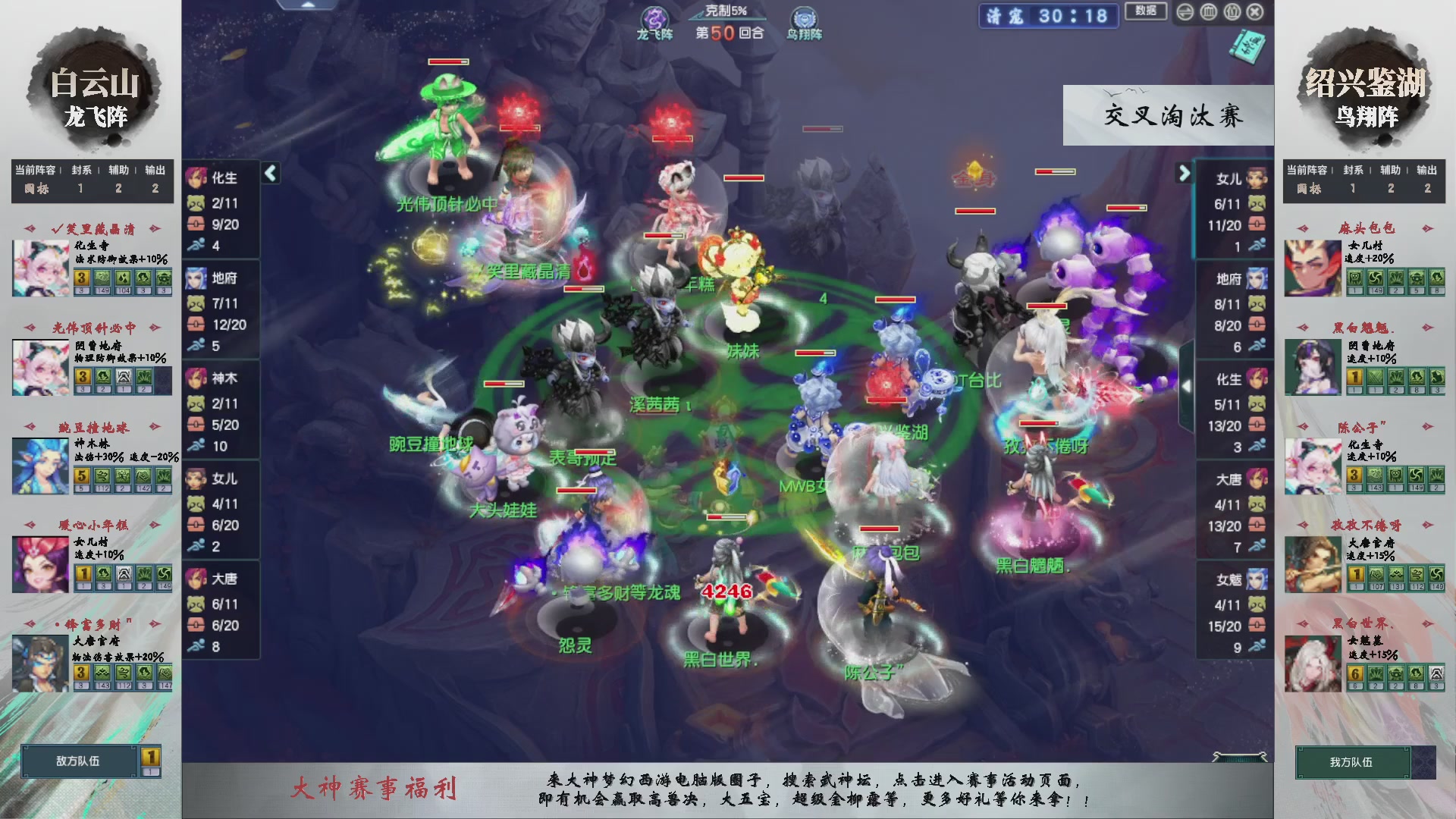Click the 敌方队伍 enemy team button

pos(80,761)
